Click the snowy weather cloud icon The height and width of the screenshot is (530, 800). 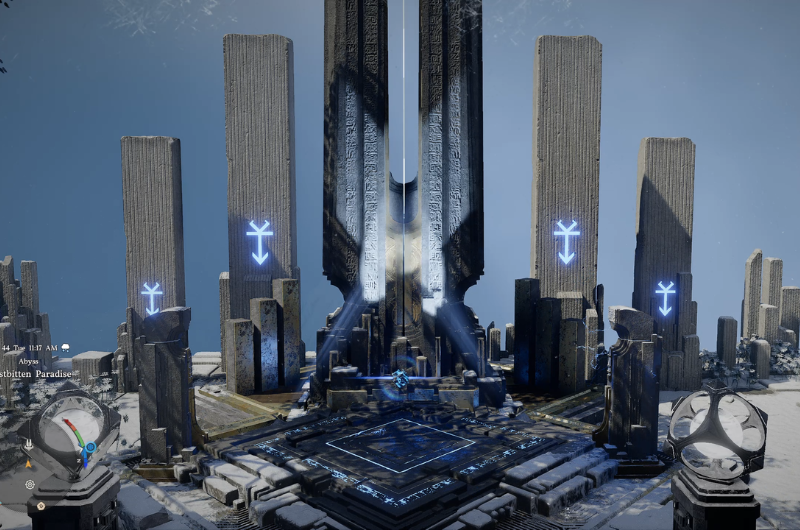66,348
